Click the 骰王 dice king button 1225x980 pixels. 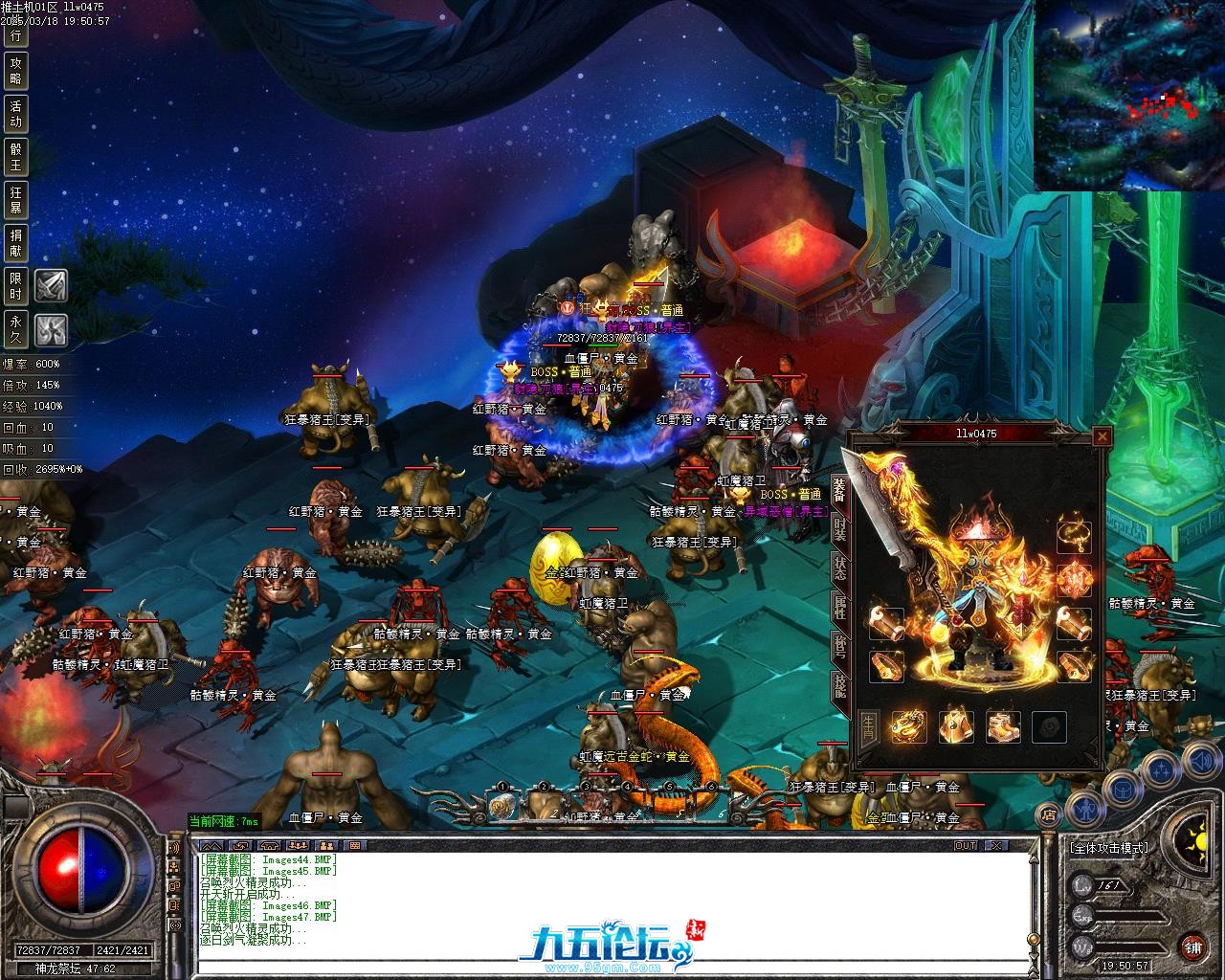(15, 156)
